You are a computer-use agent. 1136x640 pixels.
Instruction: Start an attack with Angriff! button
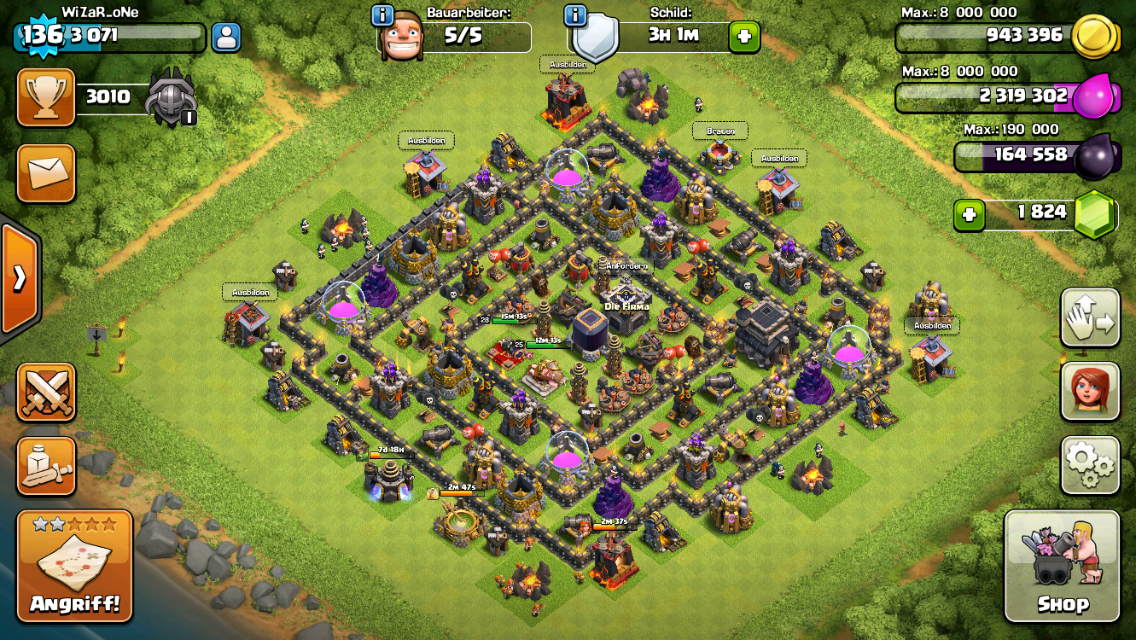pyautogui.click(x=74, y=566)
